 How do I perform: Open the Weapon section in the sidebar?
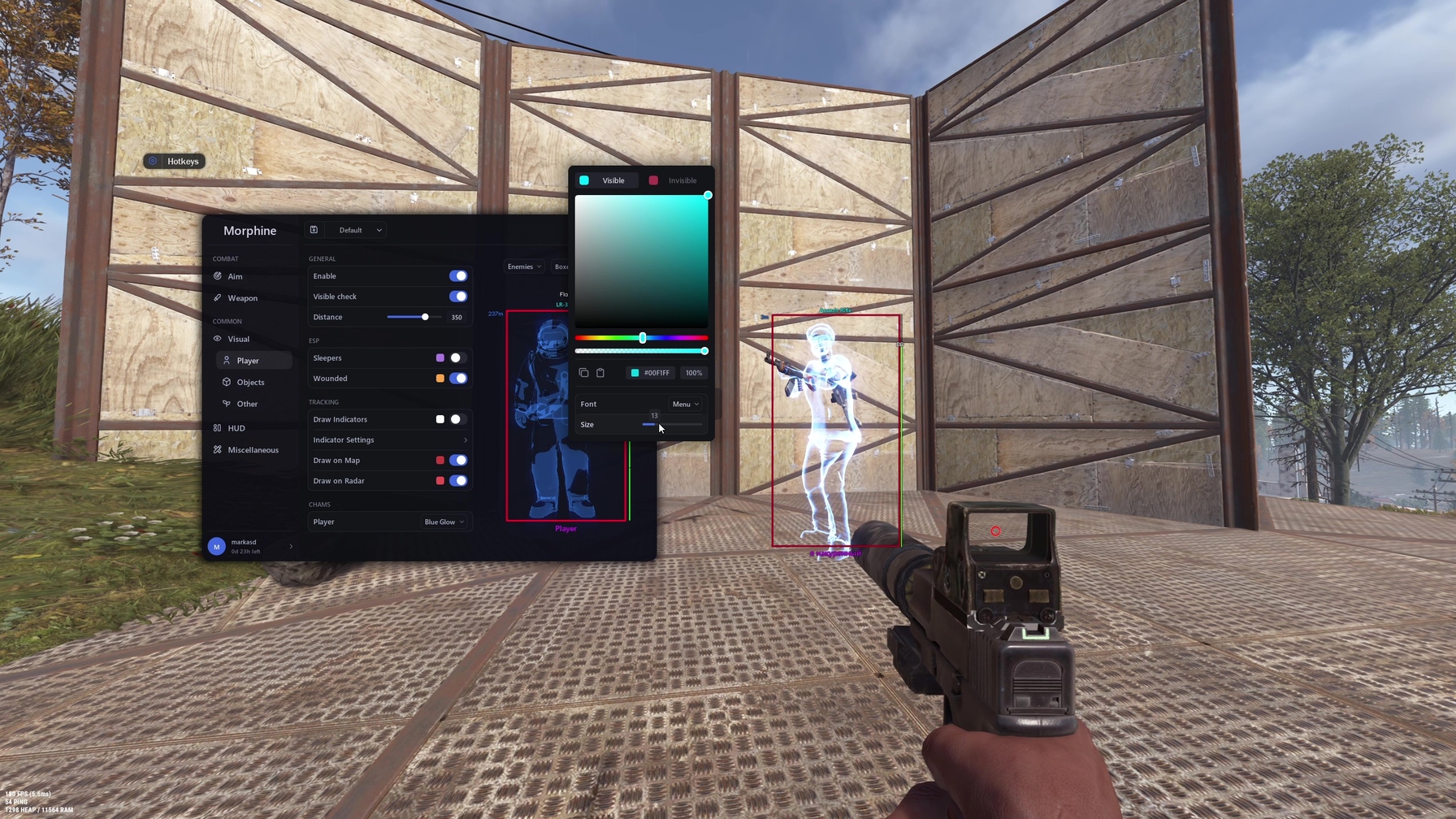click(218, 298)
